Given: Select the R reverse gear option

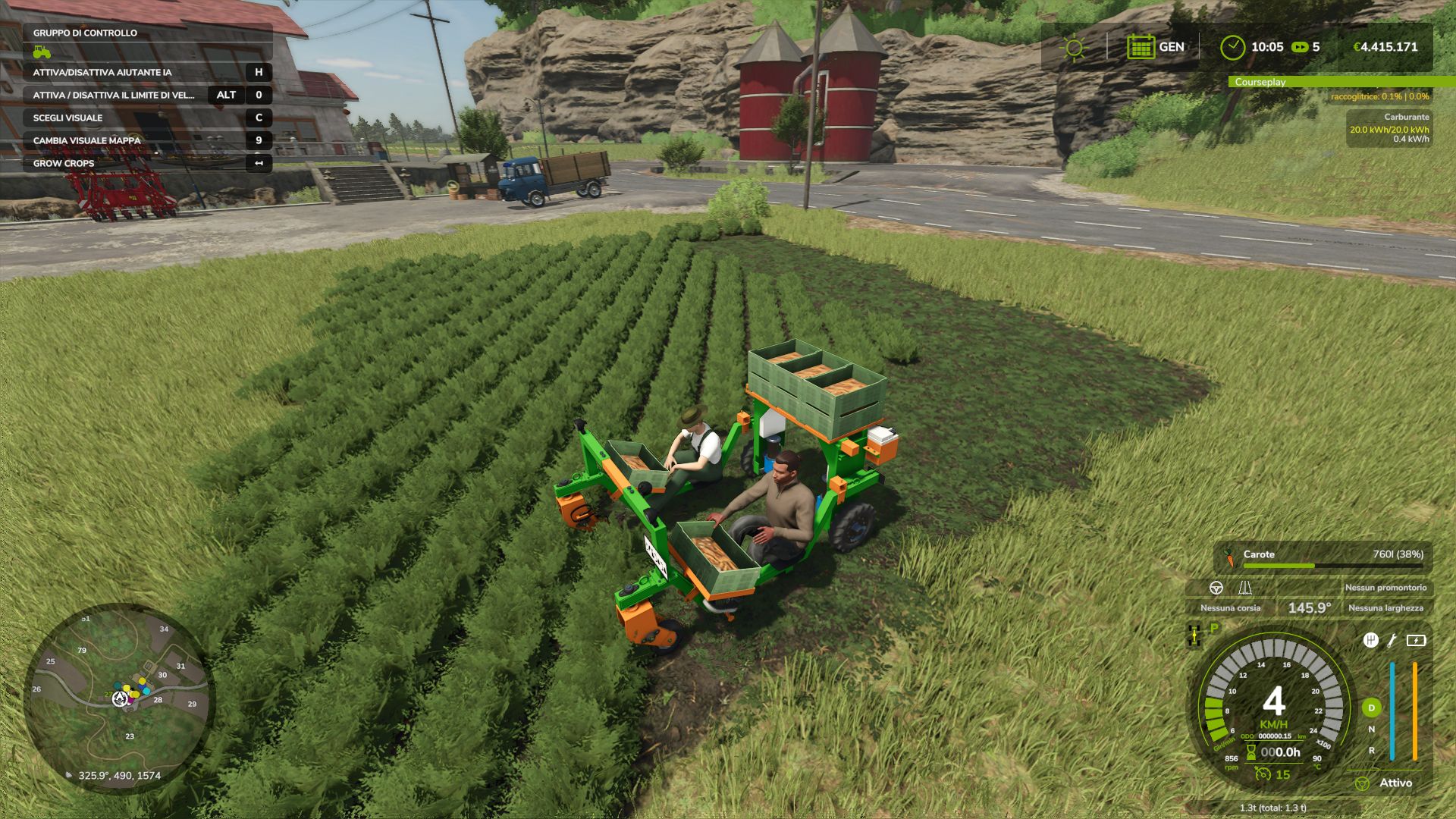Looking at the screenshot, I should tap(1371, 751).
